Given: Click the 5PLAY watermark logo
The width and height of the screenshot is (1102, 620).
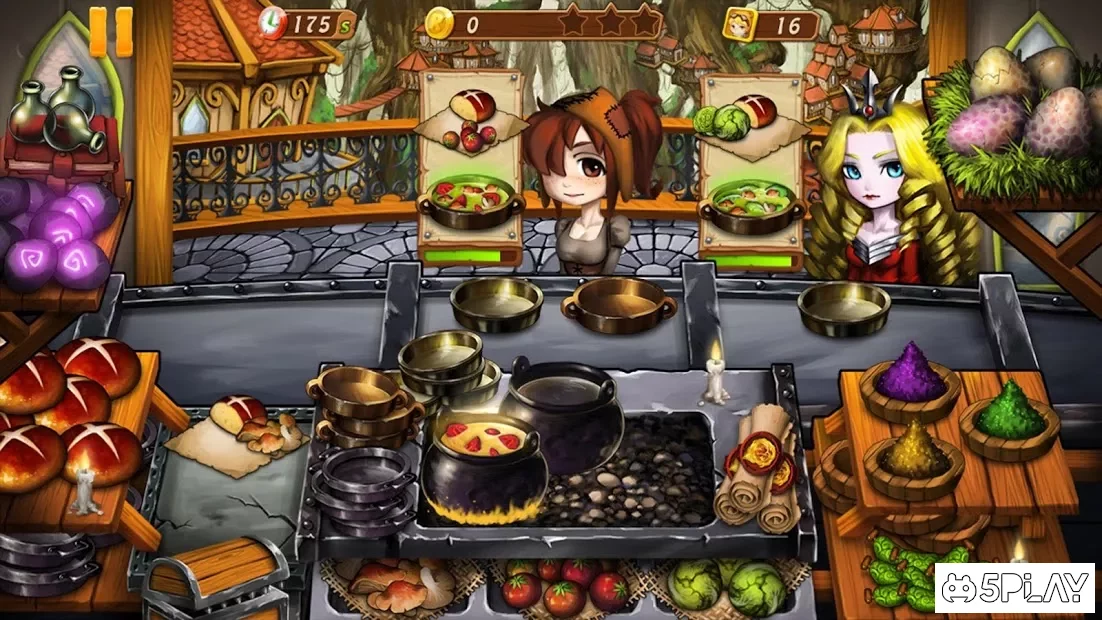Looking at the screenshot, I should (1015, 588).
